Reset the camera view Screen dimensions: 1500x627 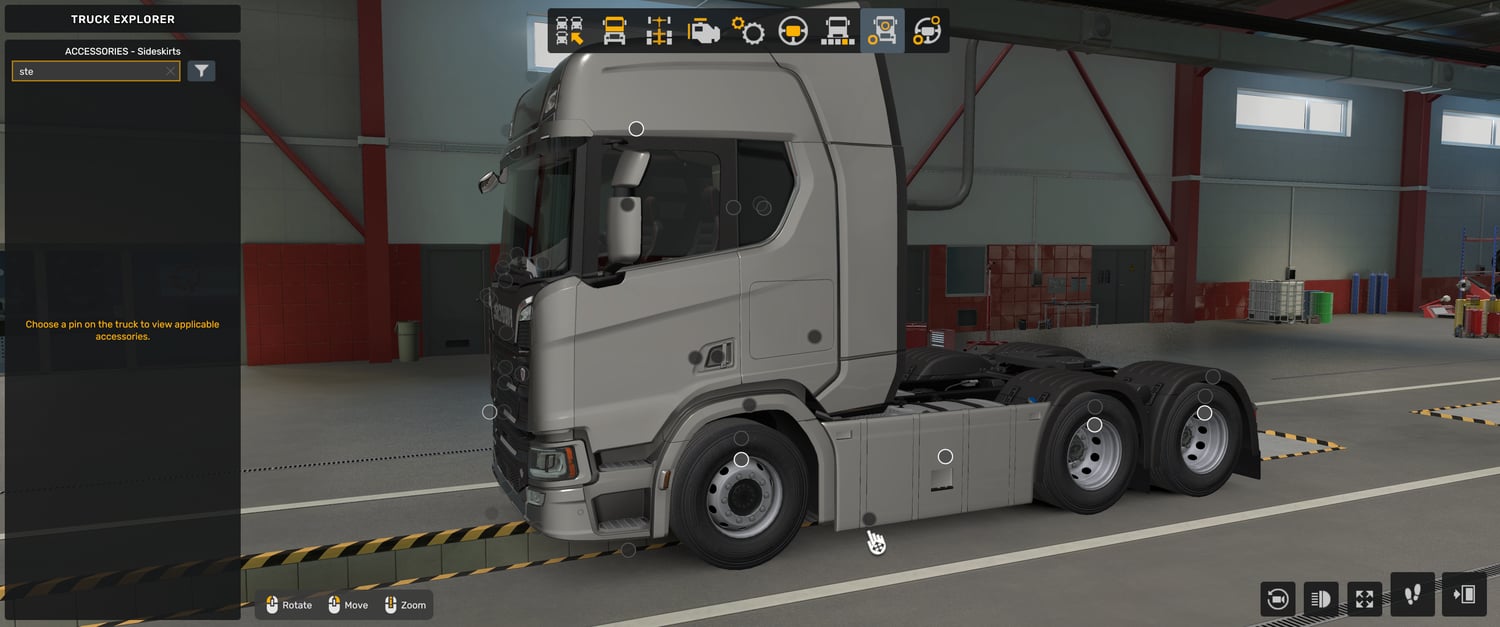1277,599
